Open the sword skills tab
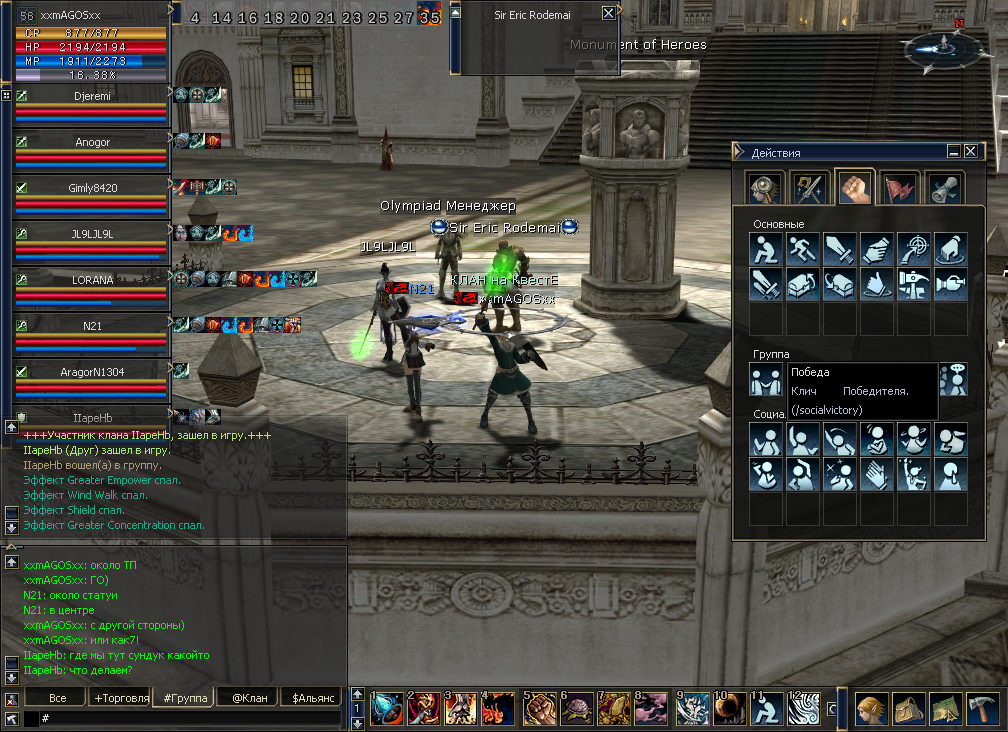Screen dimensions: 1008x732 click(810, 187)
